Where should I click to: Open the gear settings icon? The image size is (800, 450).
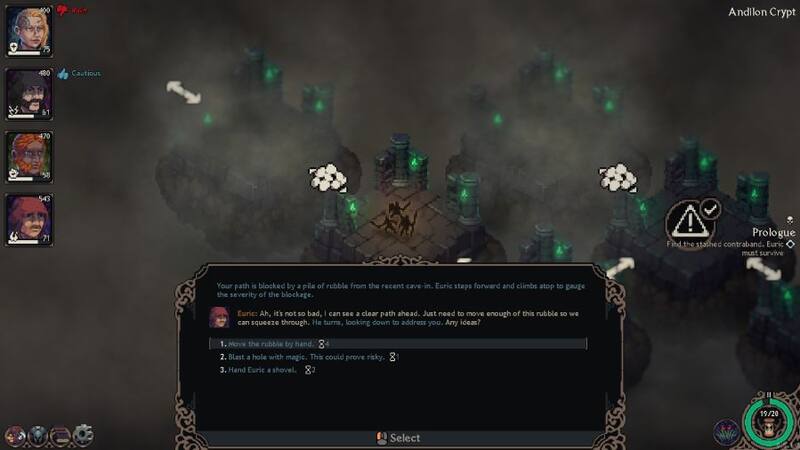(x=83, y=435)
